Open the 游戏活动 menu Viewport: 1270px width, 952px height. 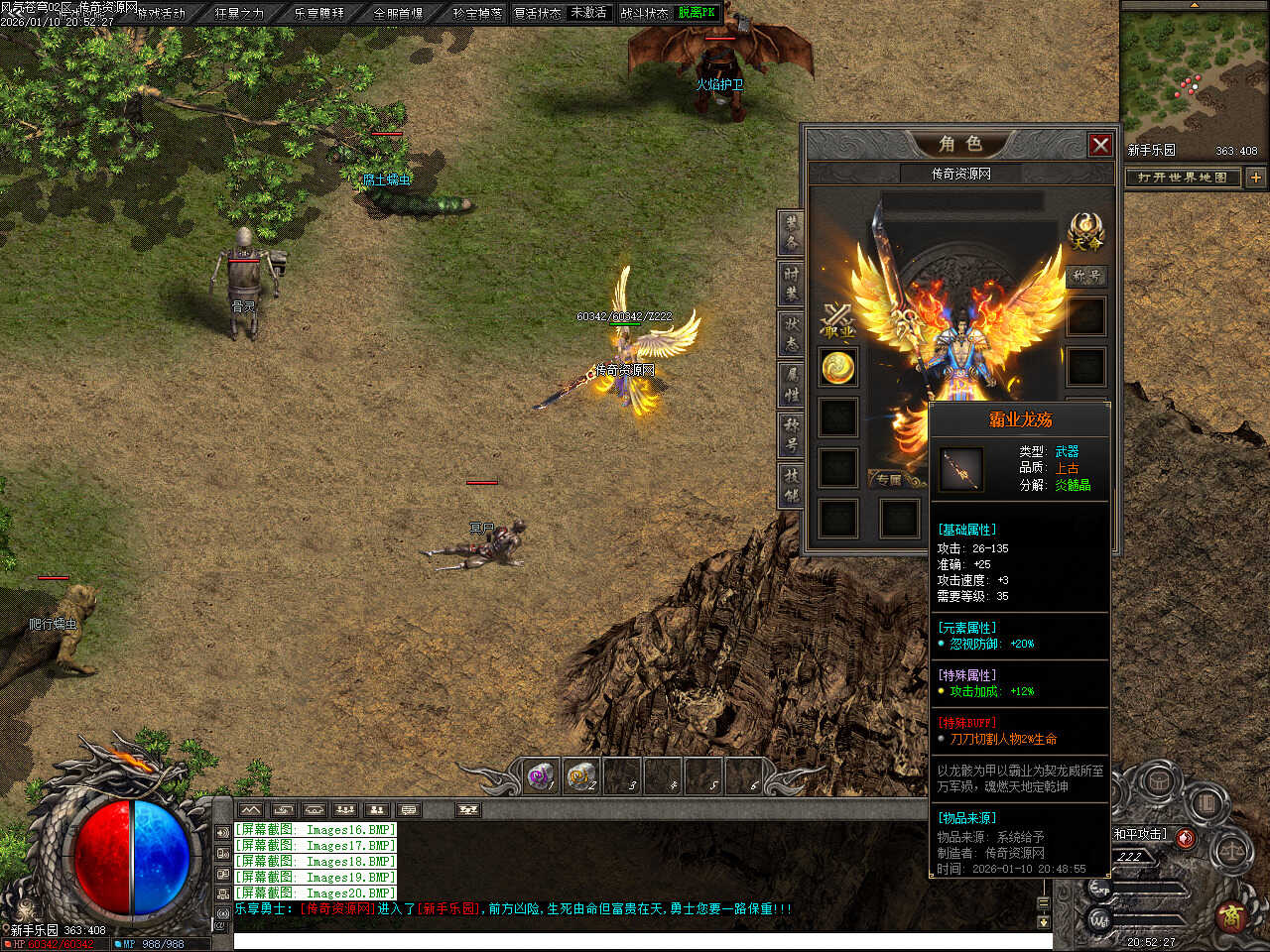160,13
